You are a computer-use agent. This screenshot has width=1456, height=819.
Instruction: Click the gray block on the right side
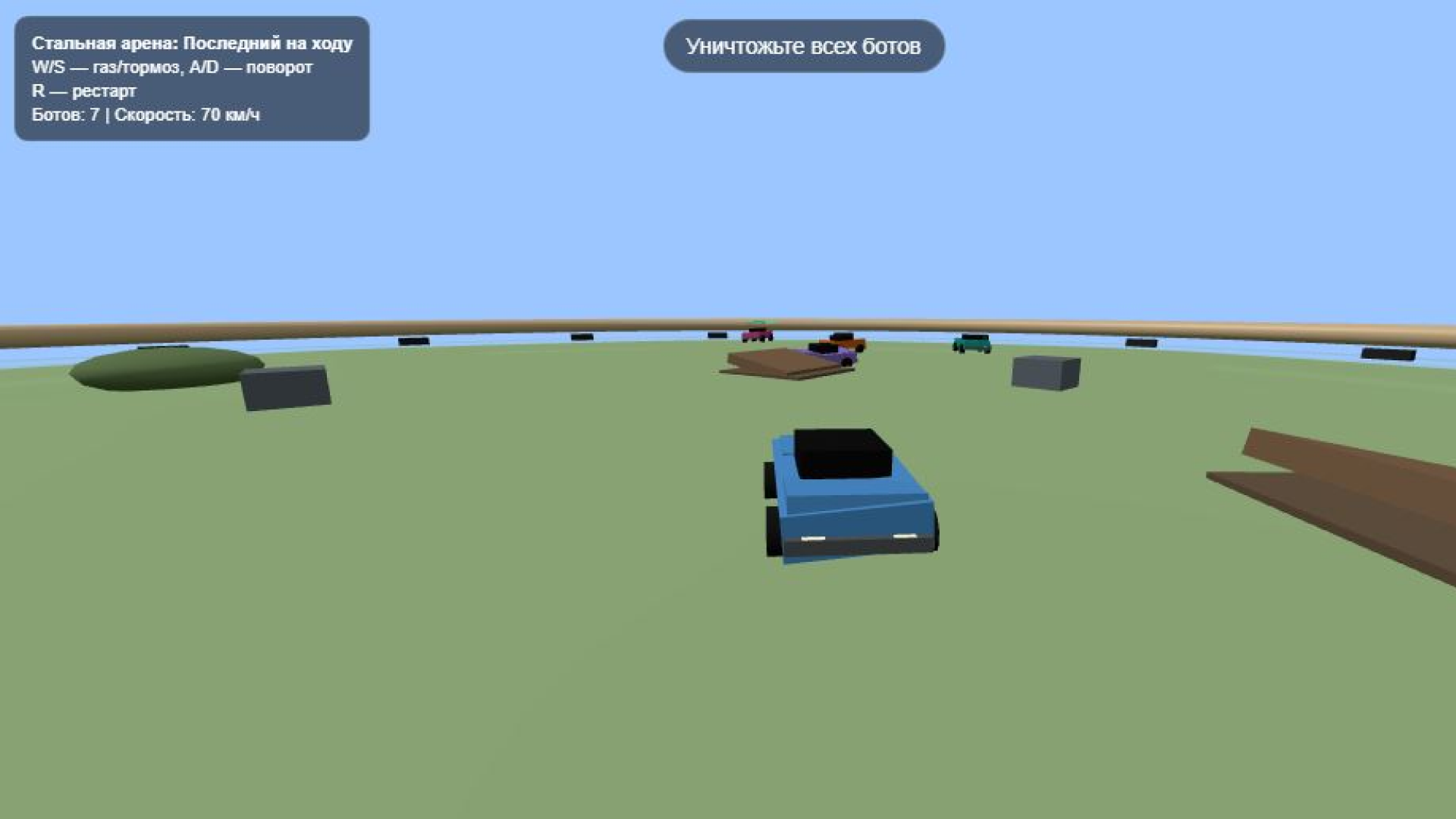(x=1043, y=372)
